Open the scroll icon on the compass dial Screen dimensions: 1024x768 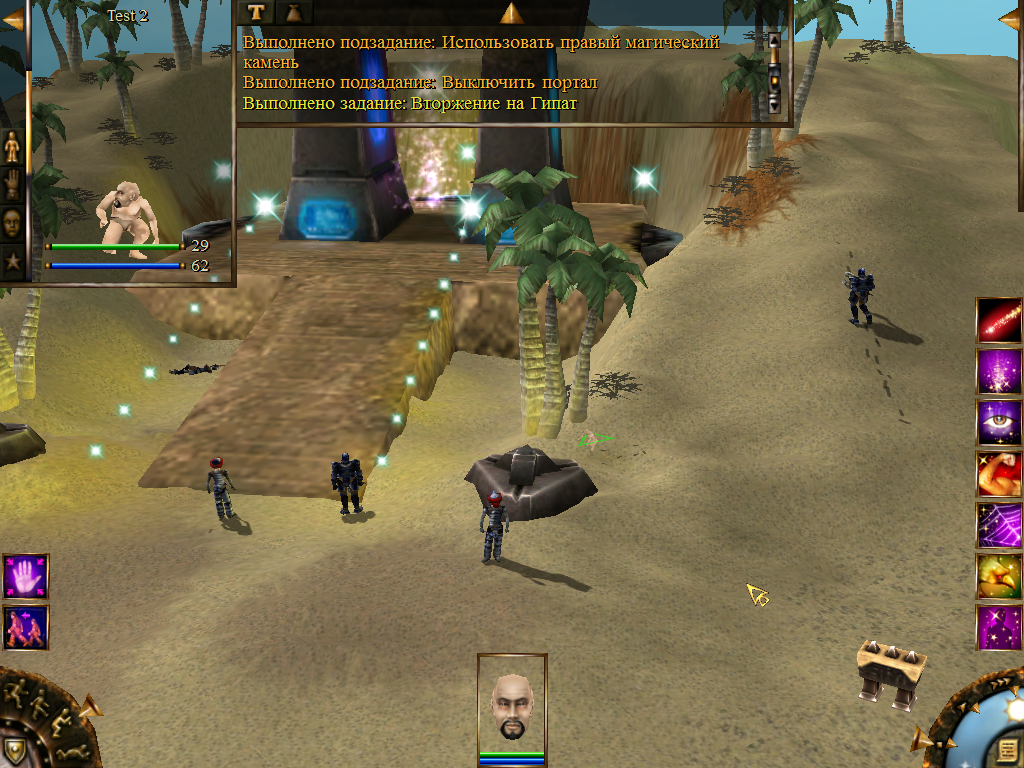[x=1006, y=750]
